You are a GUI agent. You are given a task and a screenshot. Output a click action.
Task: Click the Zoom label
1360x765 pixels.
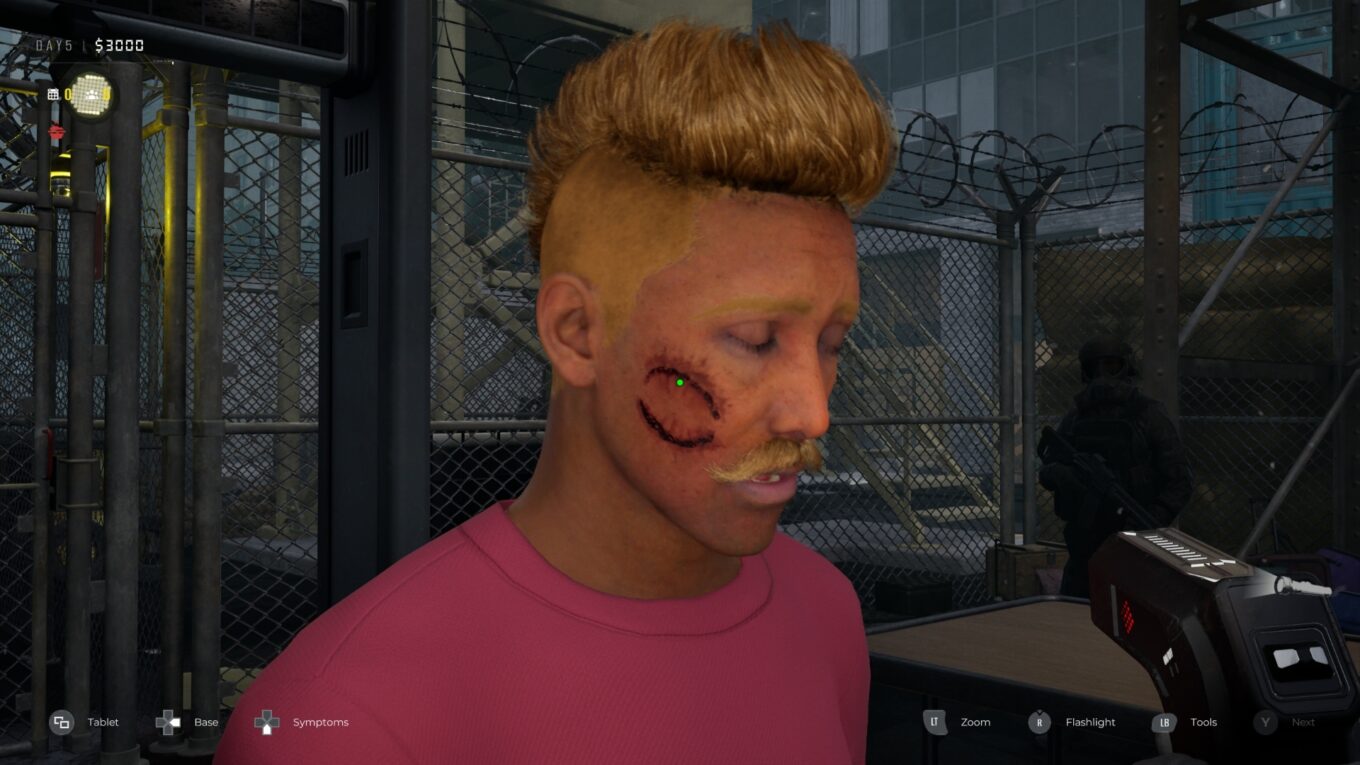pyautogui.click(x=976, y=721)
